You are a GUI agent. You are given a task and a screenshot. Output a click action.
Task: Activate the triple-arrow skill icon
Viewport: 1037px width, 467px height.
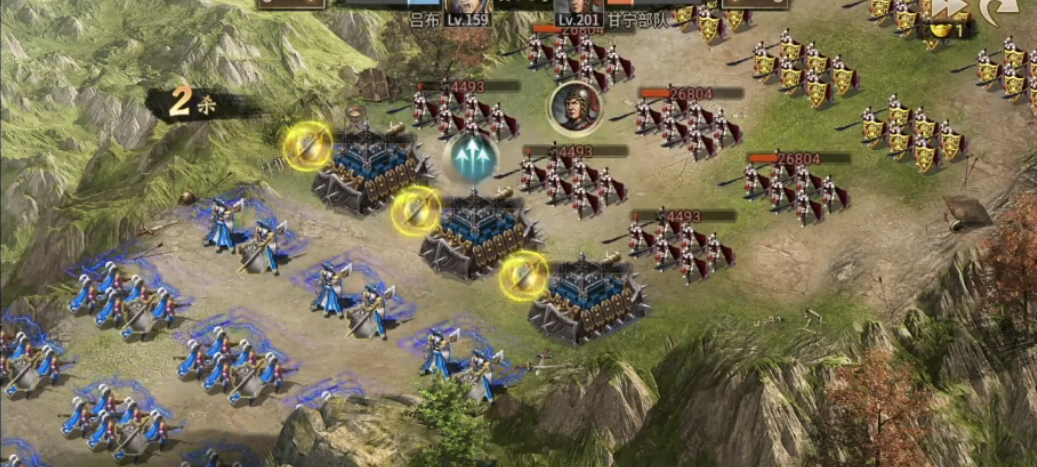point(471,158)
